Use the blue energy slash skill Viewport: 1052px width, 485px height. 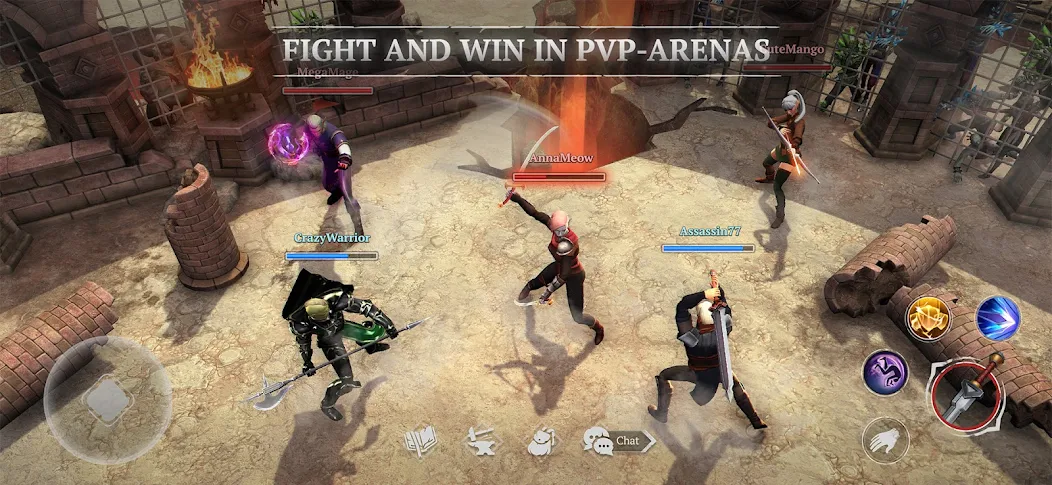point(997,319)
